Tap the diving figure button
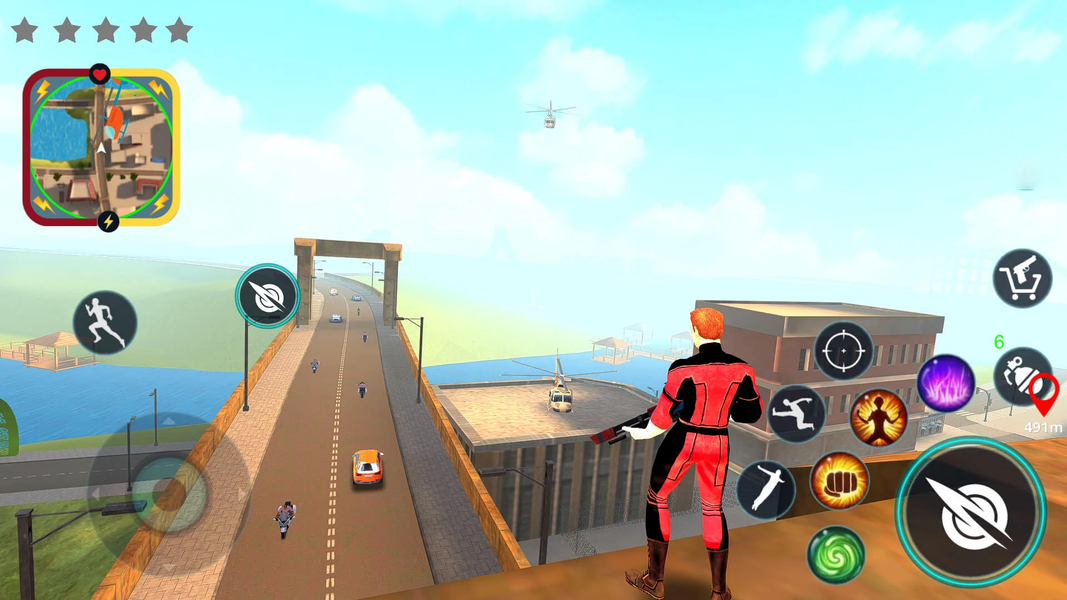Viewport: 1067px width, 600px height. pyautogui.click(x=766, y=490)
